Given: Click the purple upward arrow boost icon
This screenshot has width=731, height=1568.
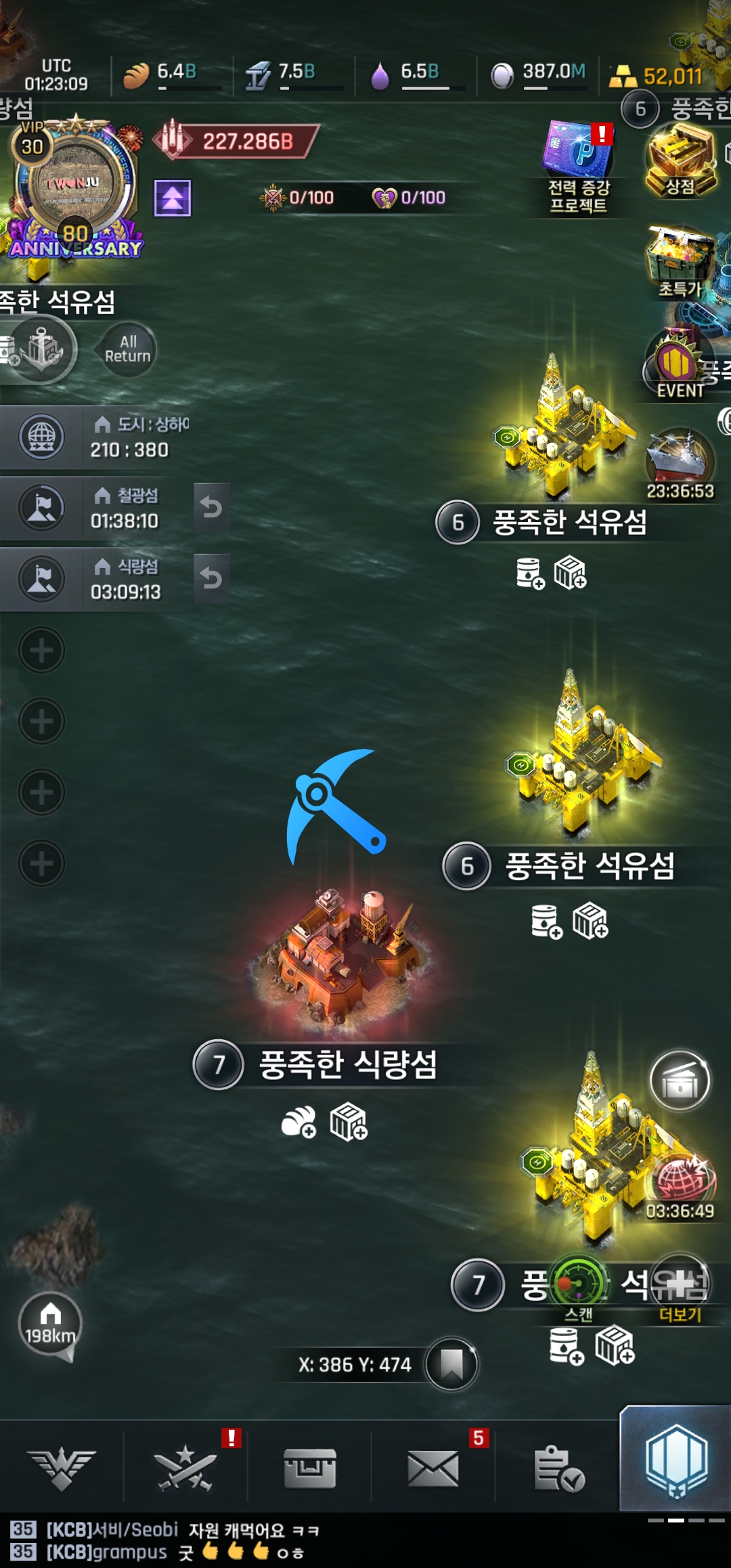Looking at the screenshot, I should (x=173, y=198).
